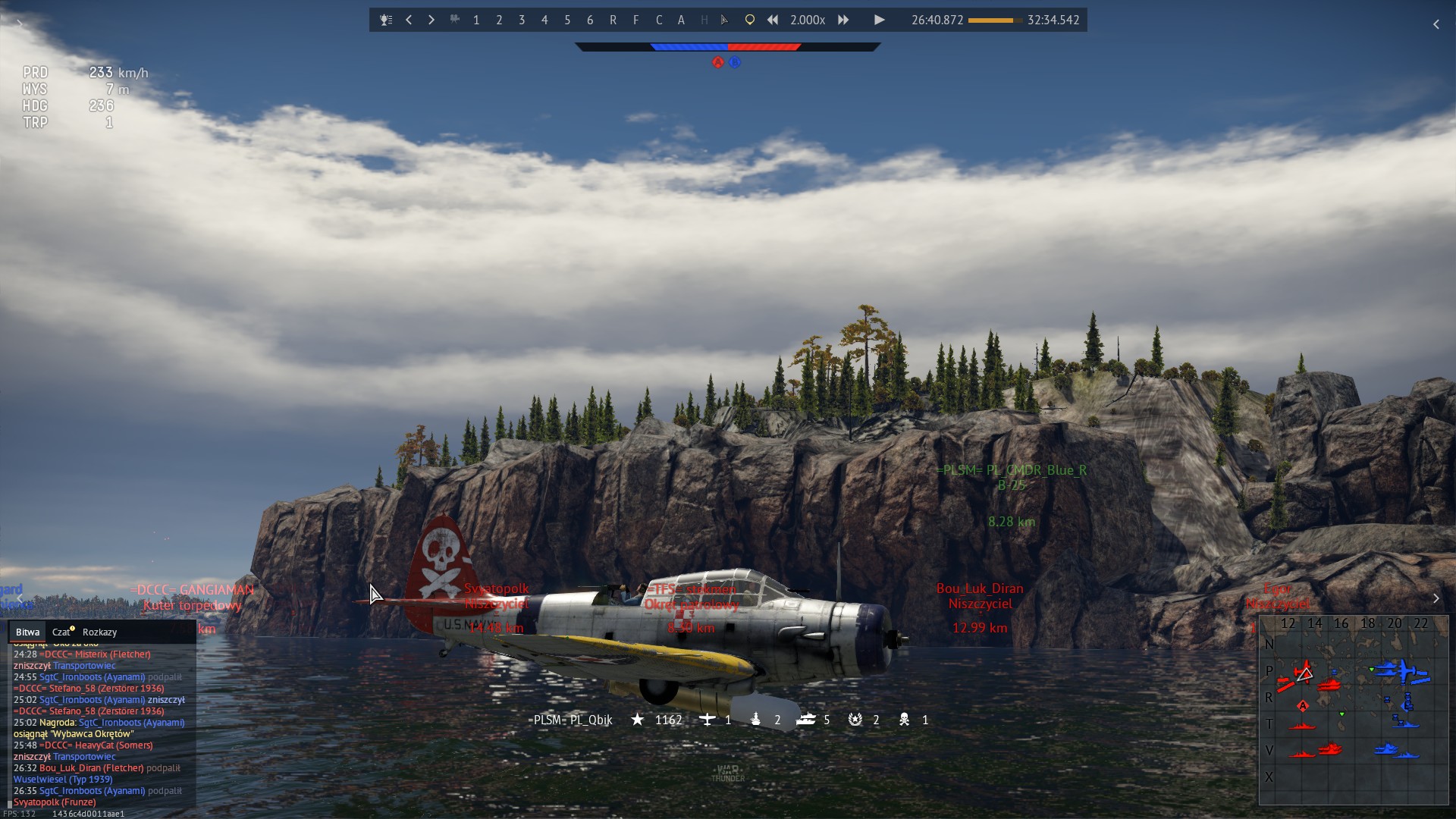
Task: Choose camera preset 6 in replay bar
Action: [x=590, y=20]
